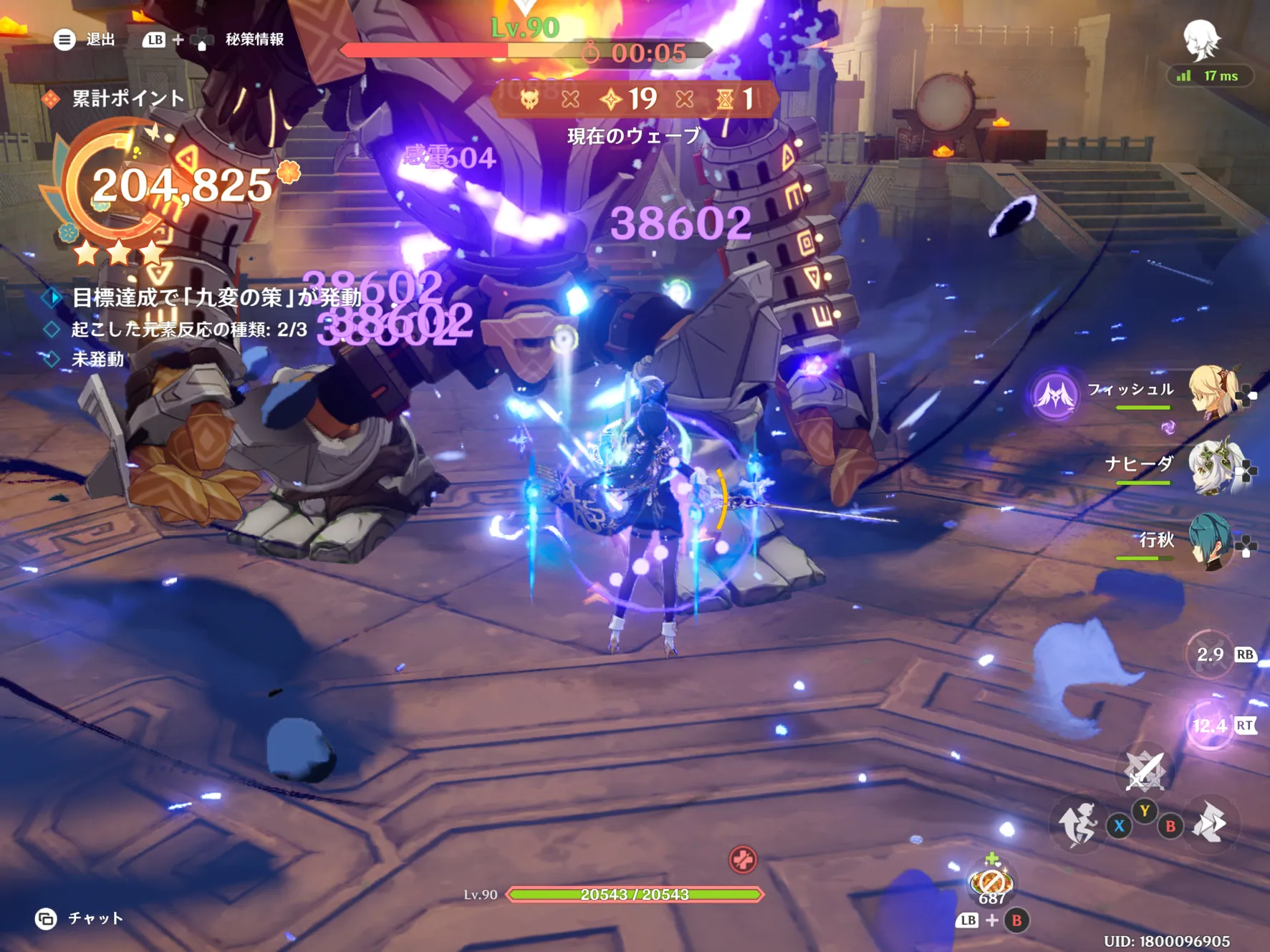Activate the elemental skill on cooldown 2.9
Screen dimensions: 1270x952
1210,654
